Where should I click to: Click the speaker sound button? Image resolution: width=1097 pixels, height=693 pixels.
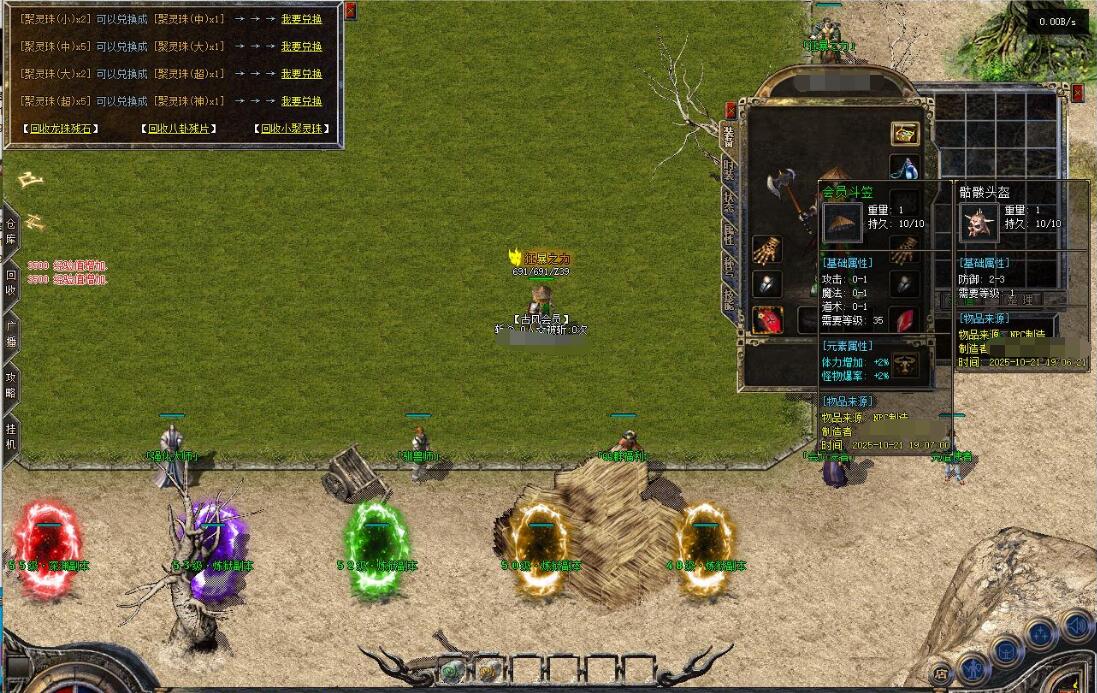1076,627
